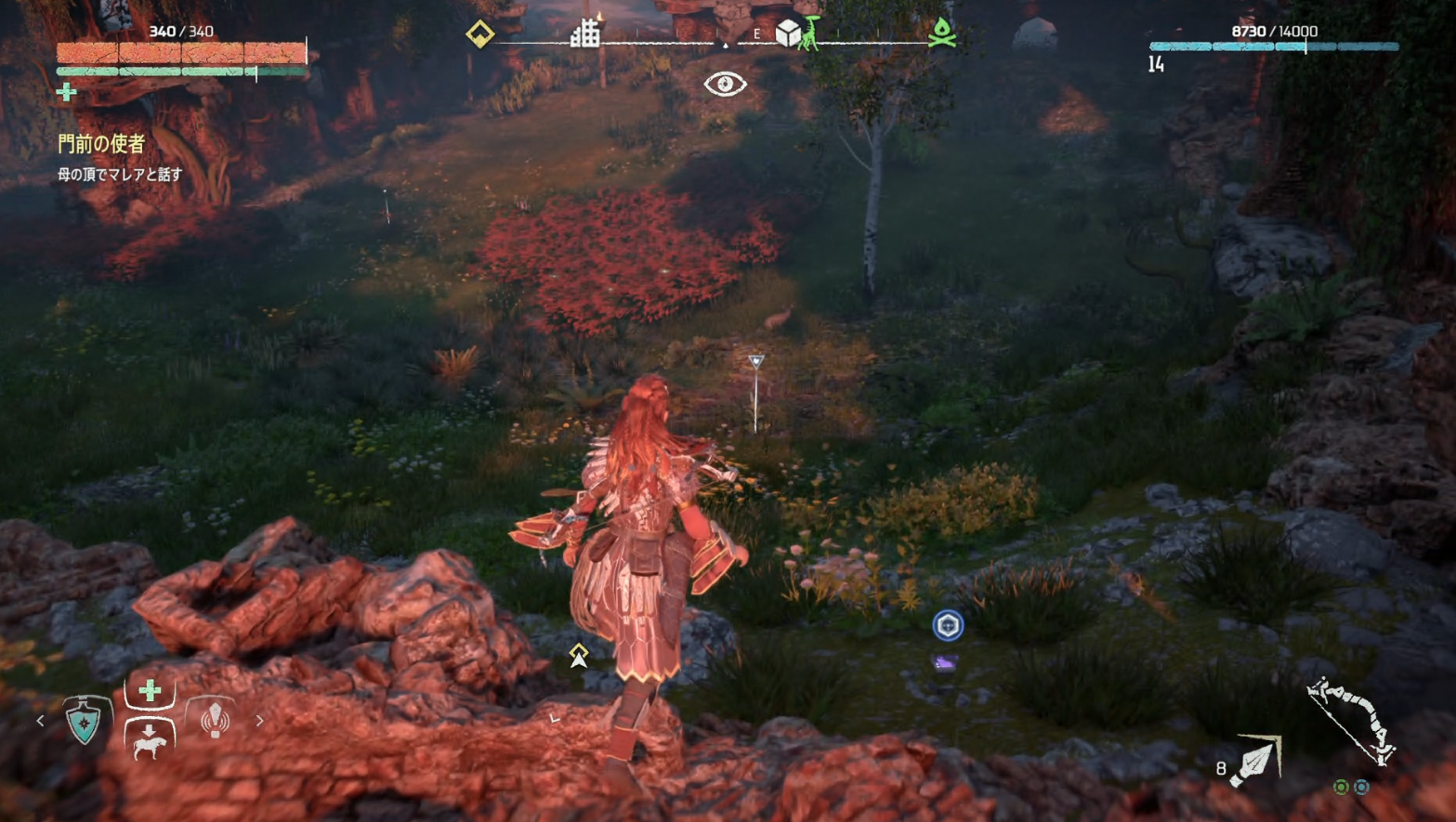Image resolution: width=1456 pixels, height=822 pixels.
Task: Select the green weapon modification dot
Action: 1341,787
